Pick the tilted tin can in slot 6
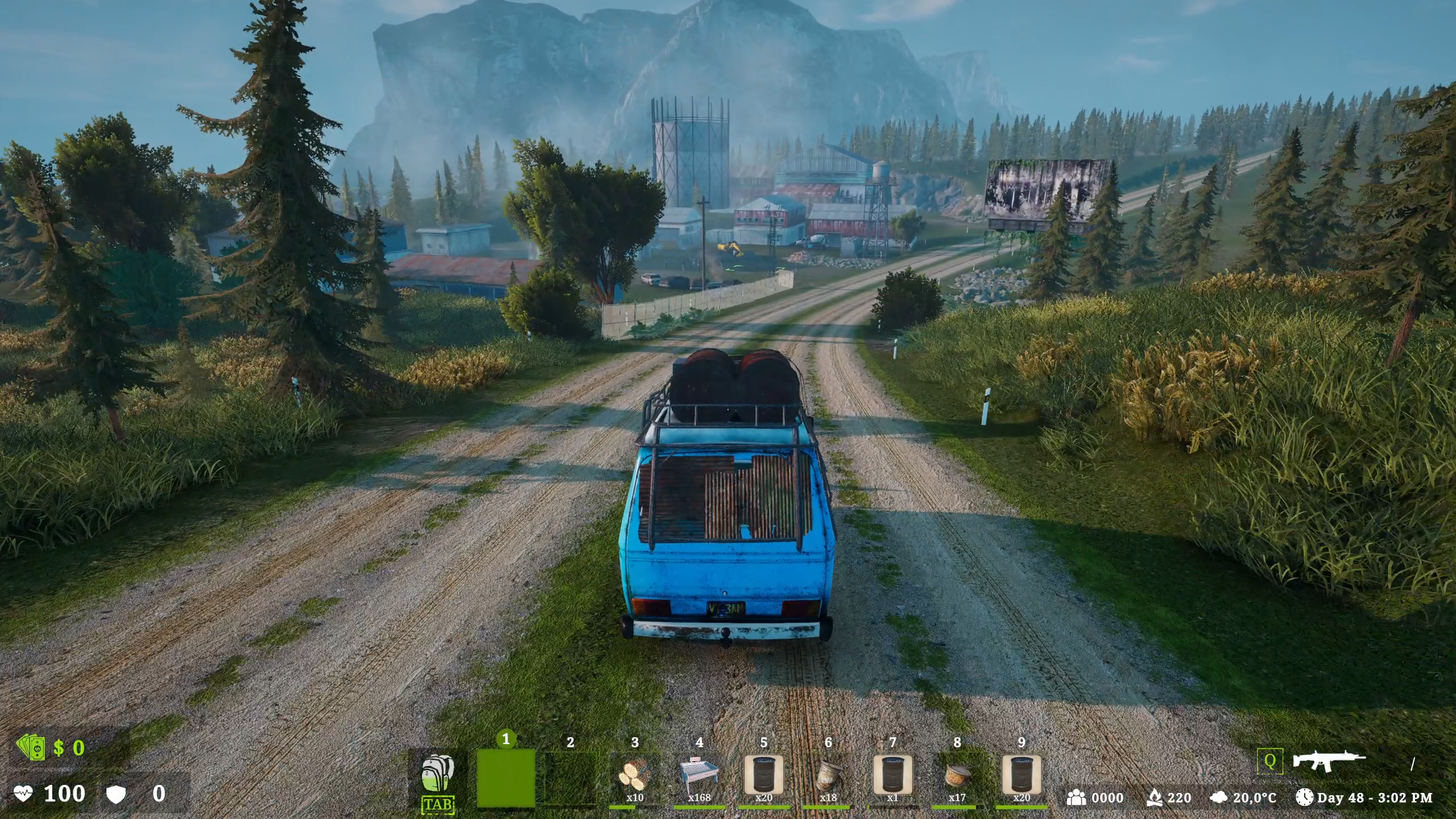 point(828,776)
